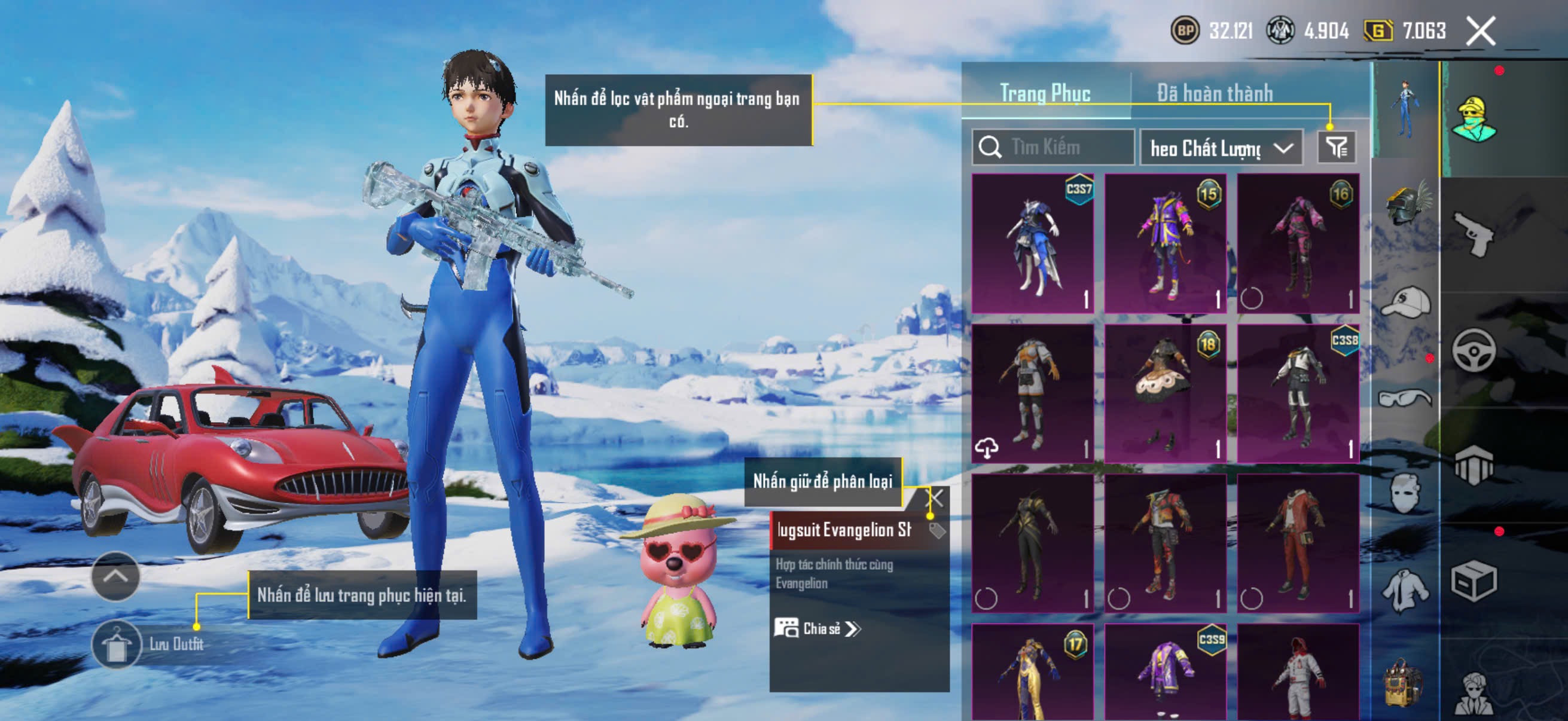Close the Plugsuit Evangelion info popup
The width and height of the screenshot is (1568, 721).
point(934,499)
